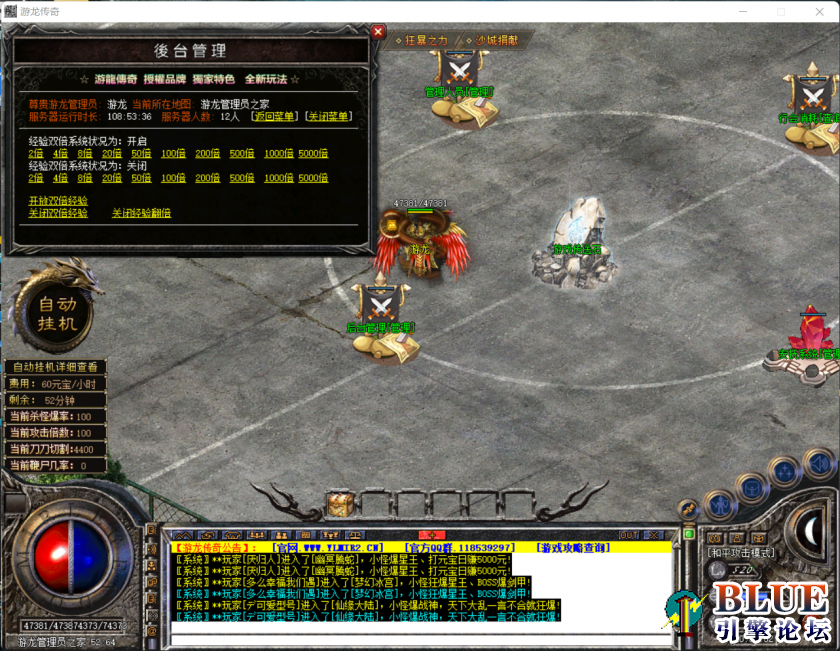Viewport: 840px width, 651px height.
Task: Open the 狂暴之力 top menu entry
Action: pos(425,40)
